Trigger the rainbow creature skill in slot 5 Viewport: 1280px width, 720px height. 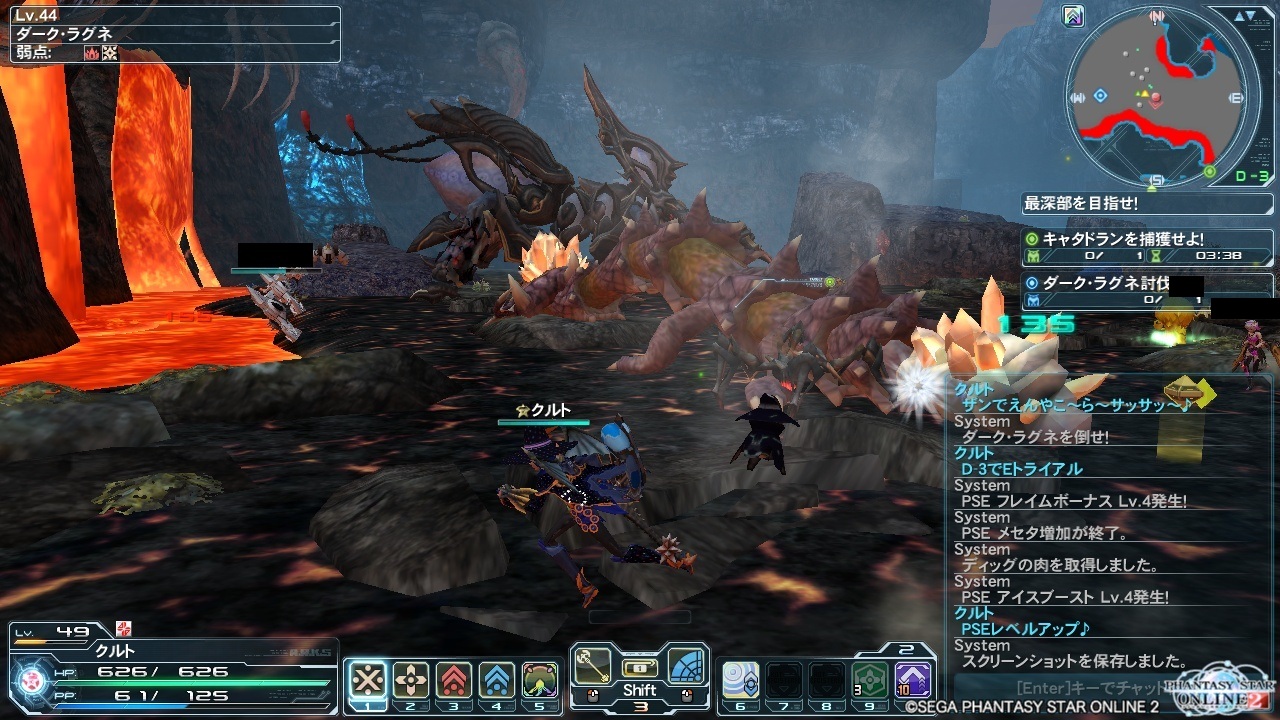tap(540, 680)
